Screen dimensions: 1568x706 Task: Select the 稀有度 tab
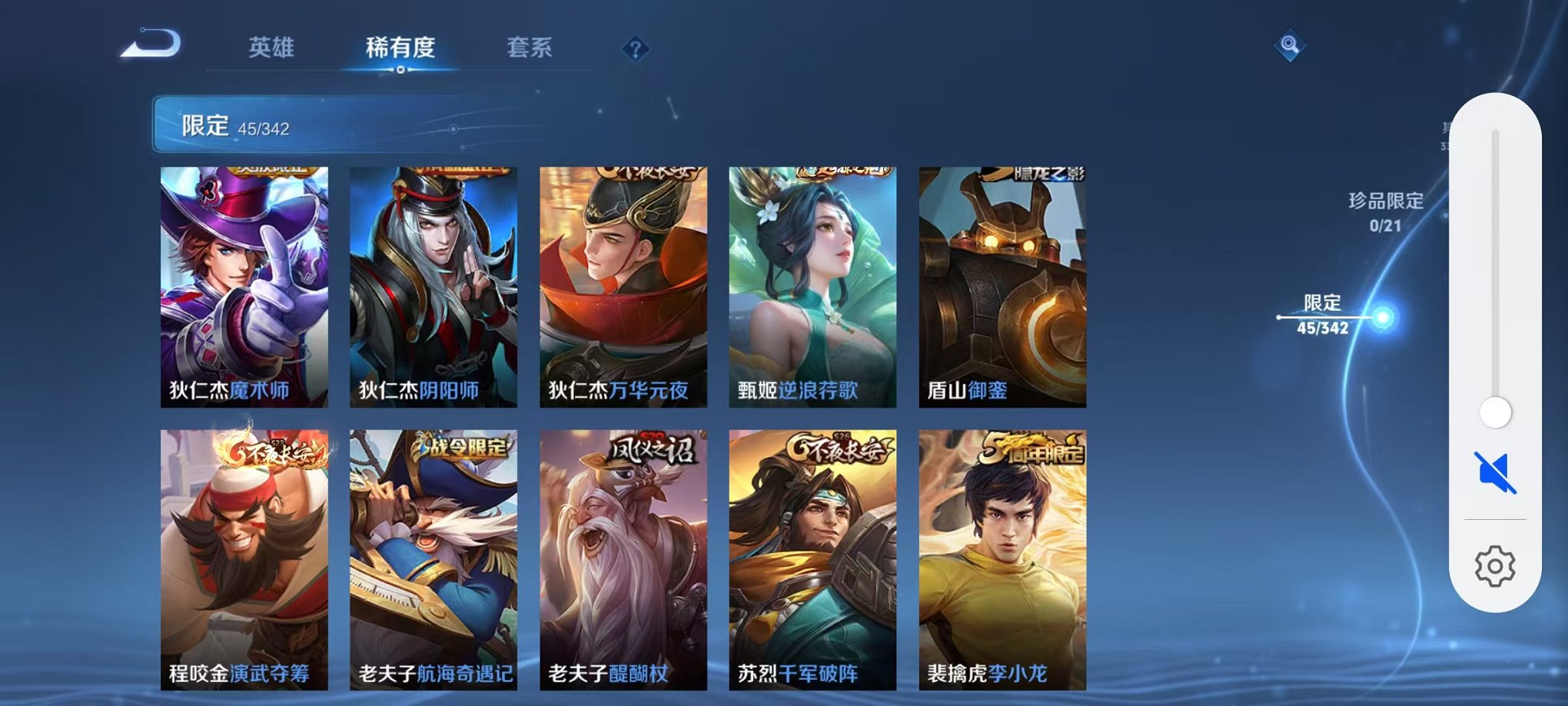pyautogui.click(x=400, y=48)
